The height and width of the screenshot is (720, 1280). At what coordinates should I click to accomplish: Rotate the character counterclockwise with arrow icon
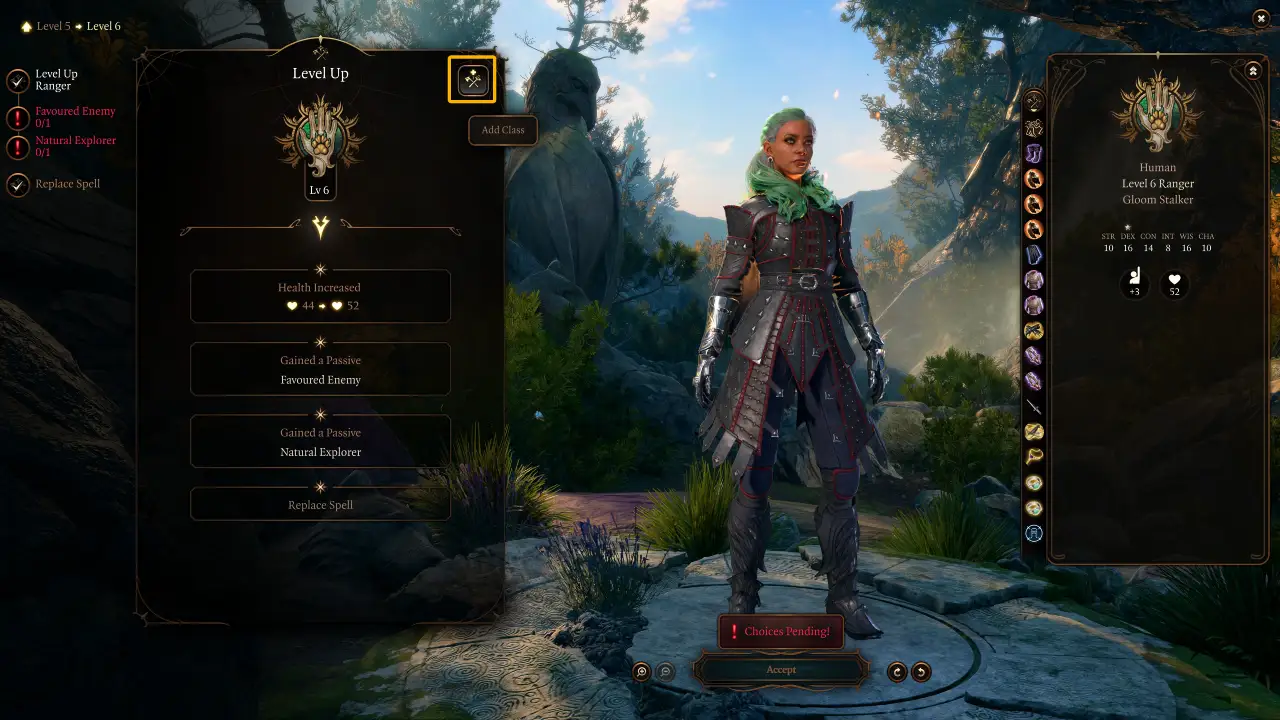[x=921, y=671]
